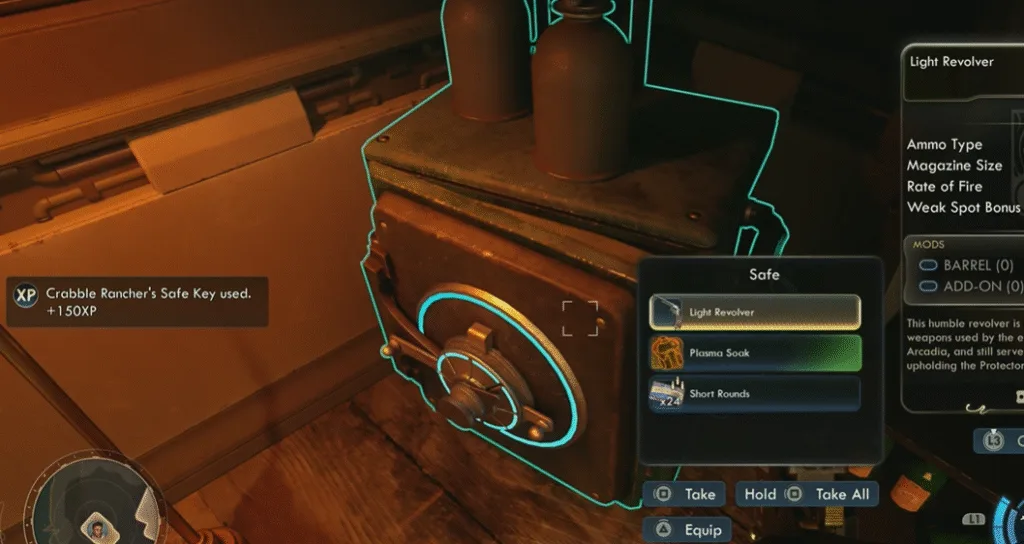This screenshot has height=544, width=1024.
Task: Take All items from the safe
Action: [x=807, y=494]
